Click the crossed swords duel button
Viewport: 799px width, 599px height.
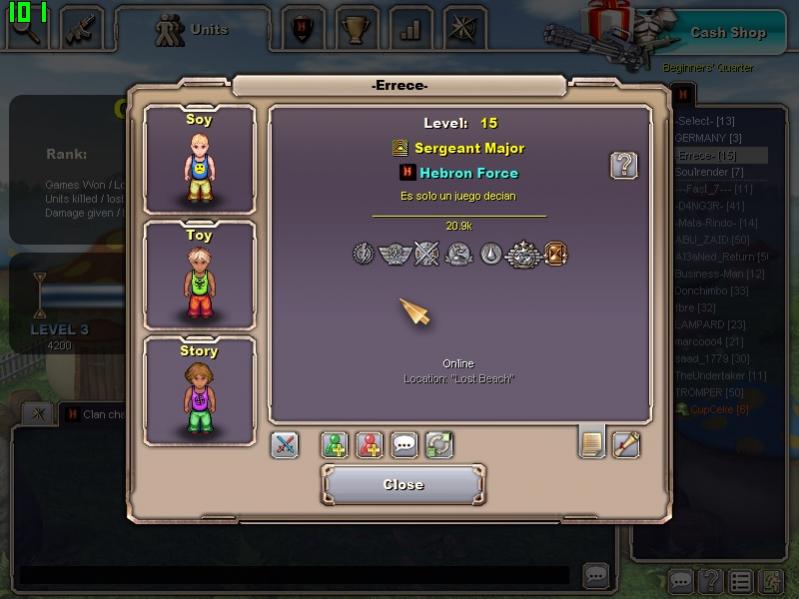pos(285,445)
